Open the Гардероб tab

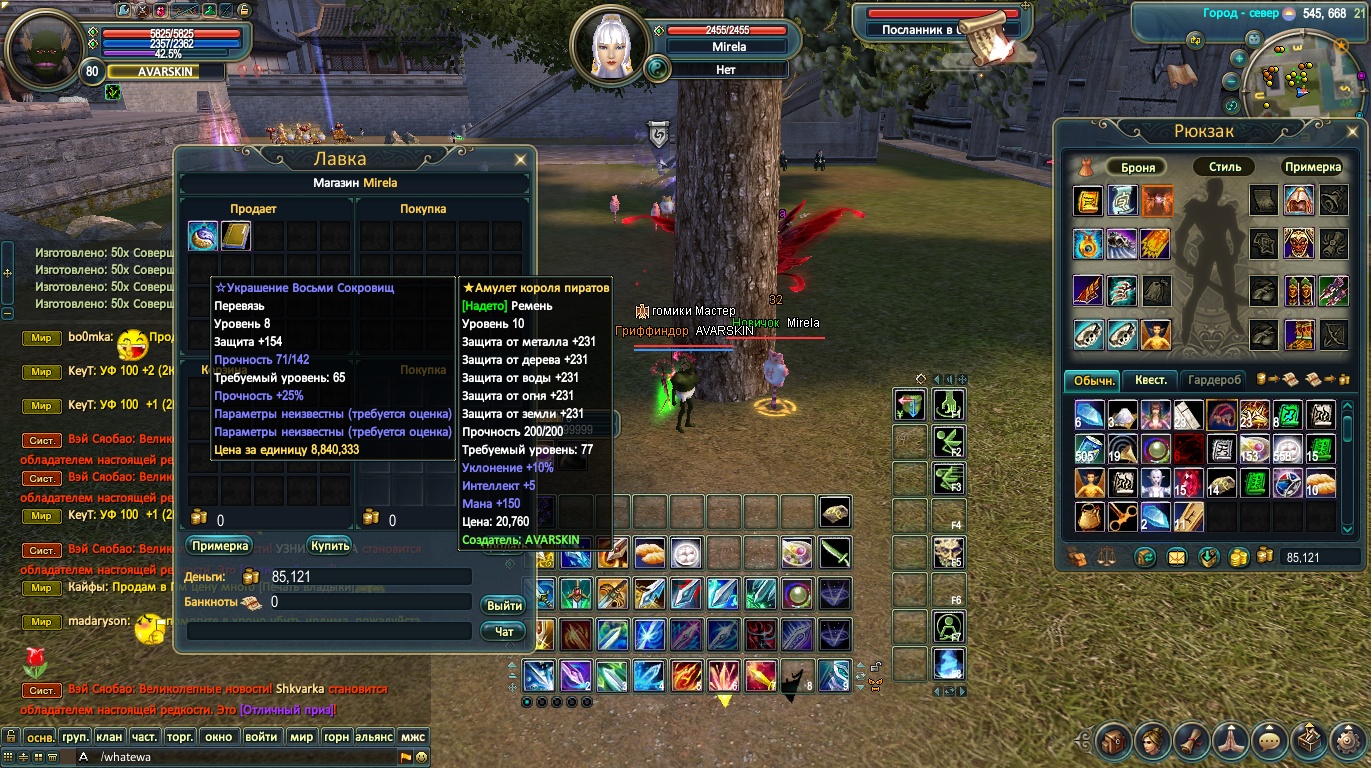pyautogui.click(x=1215, y=380)
